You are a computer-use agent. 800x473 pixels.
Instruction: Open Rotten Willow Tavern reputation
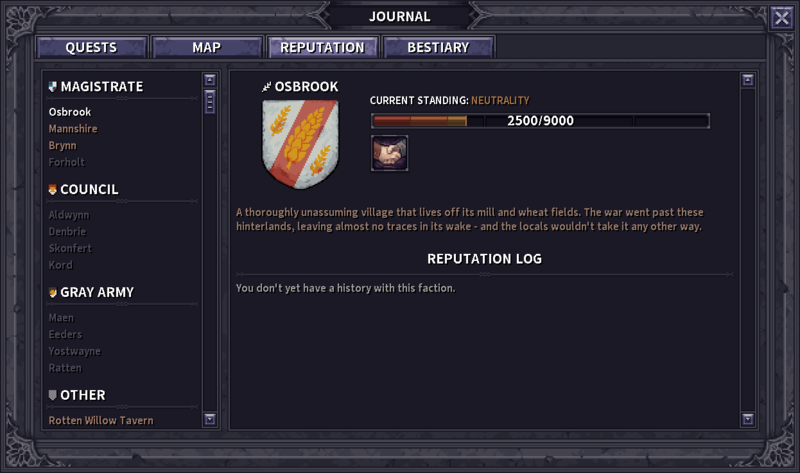click(x=101, y=421)
